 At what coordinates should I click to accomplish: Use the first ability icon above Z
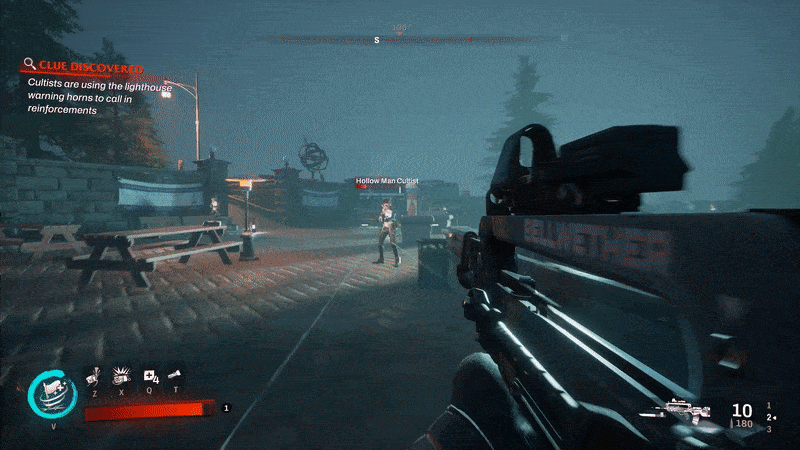(x=93, y=374)
